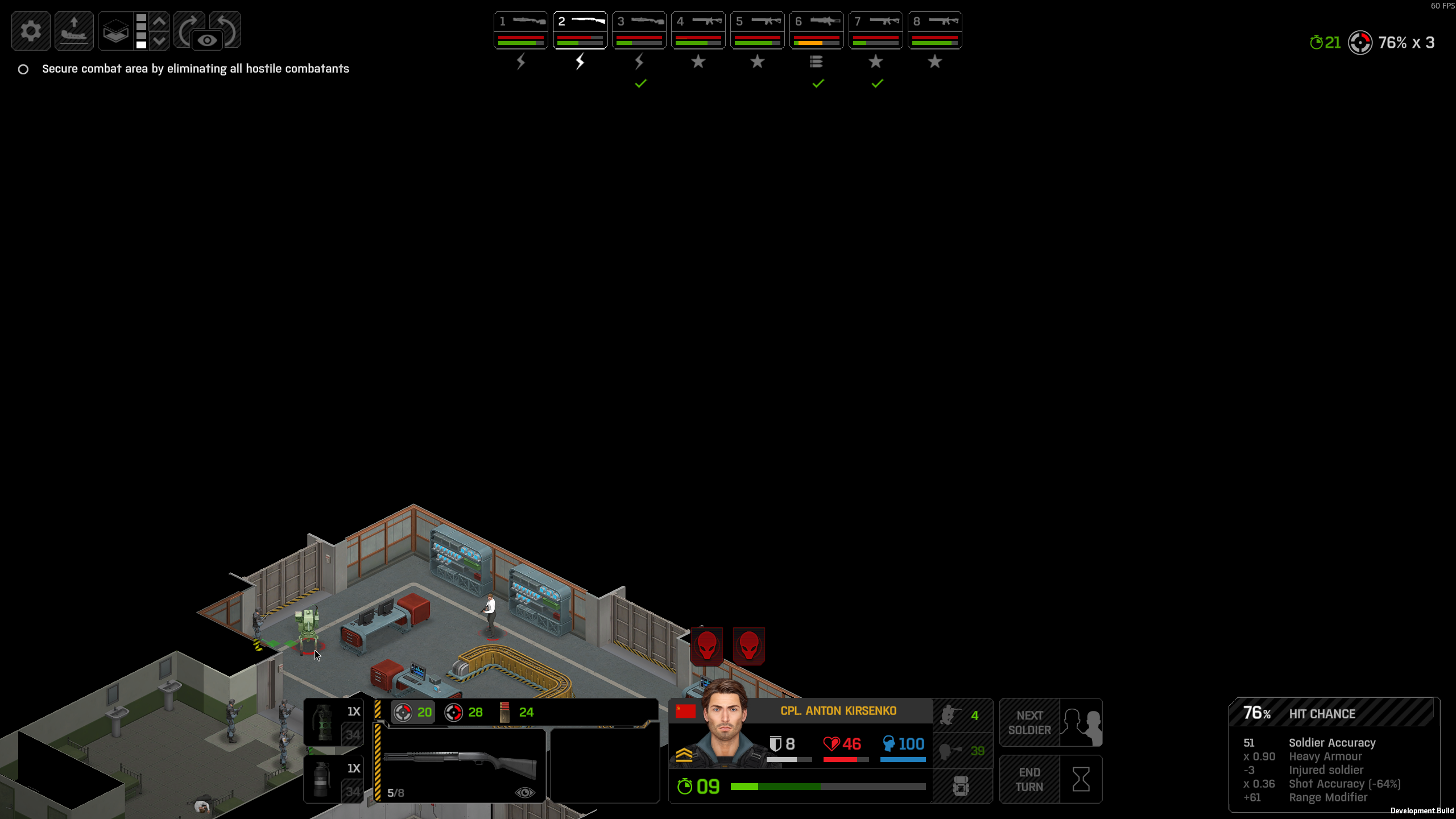This screenshot has height=819, width=1456.
Task: Select soldier 6 with orange health bar
Action: point(816,31)
